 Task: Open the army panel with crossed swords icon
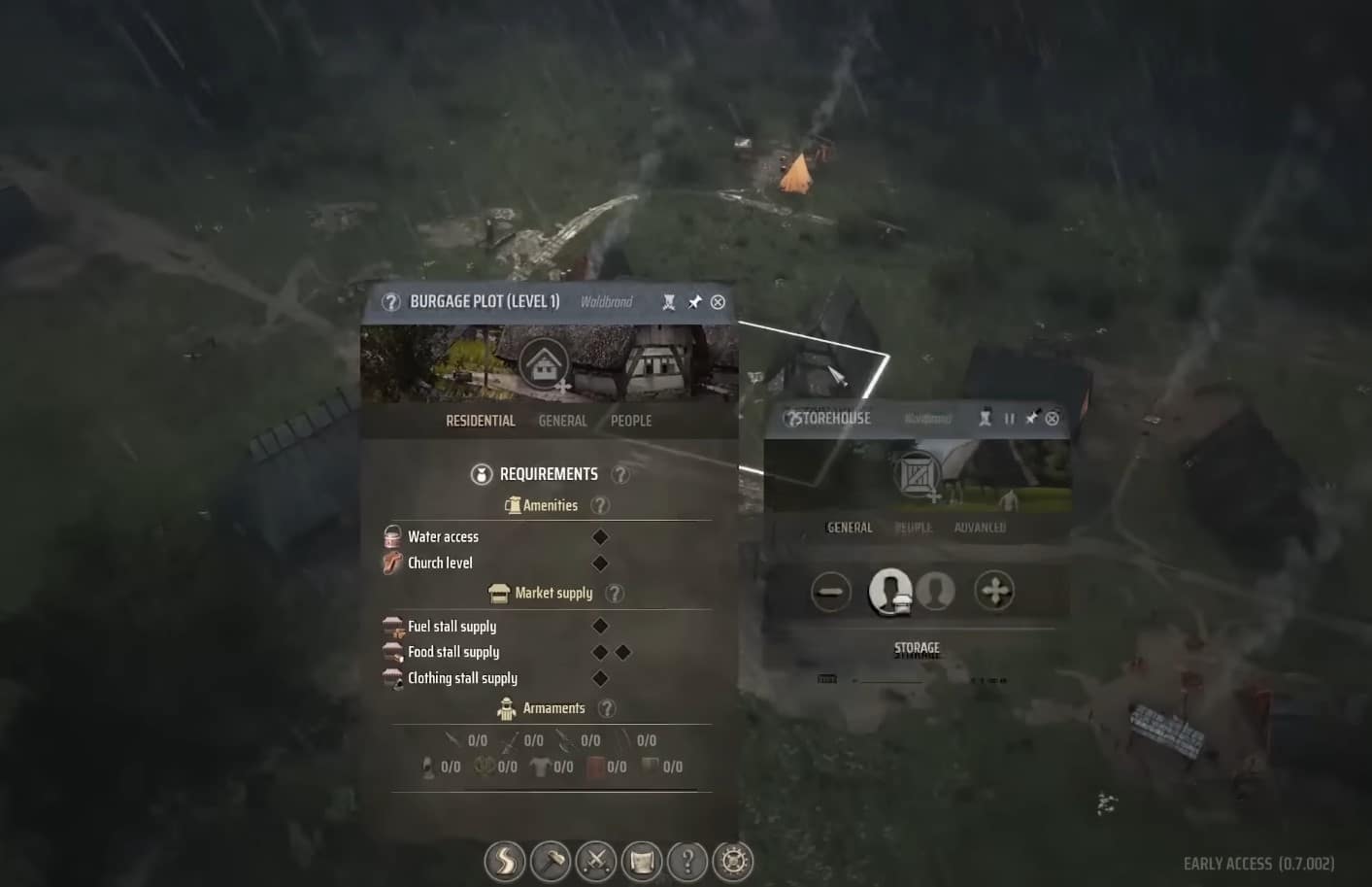597,861
